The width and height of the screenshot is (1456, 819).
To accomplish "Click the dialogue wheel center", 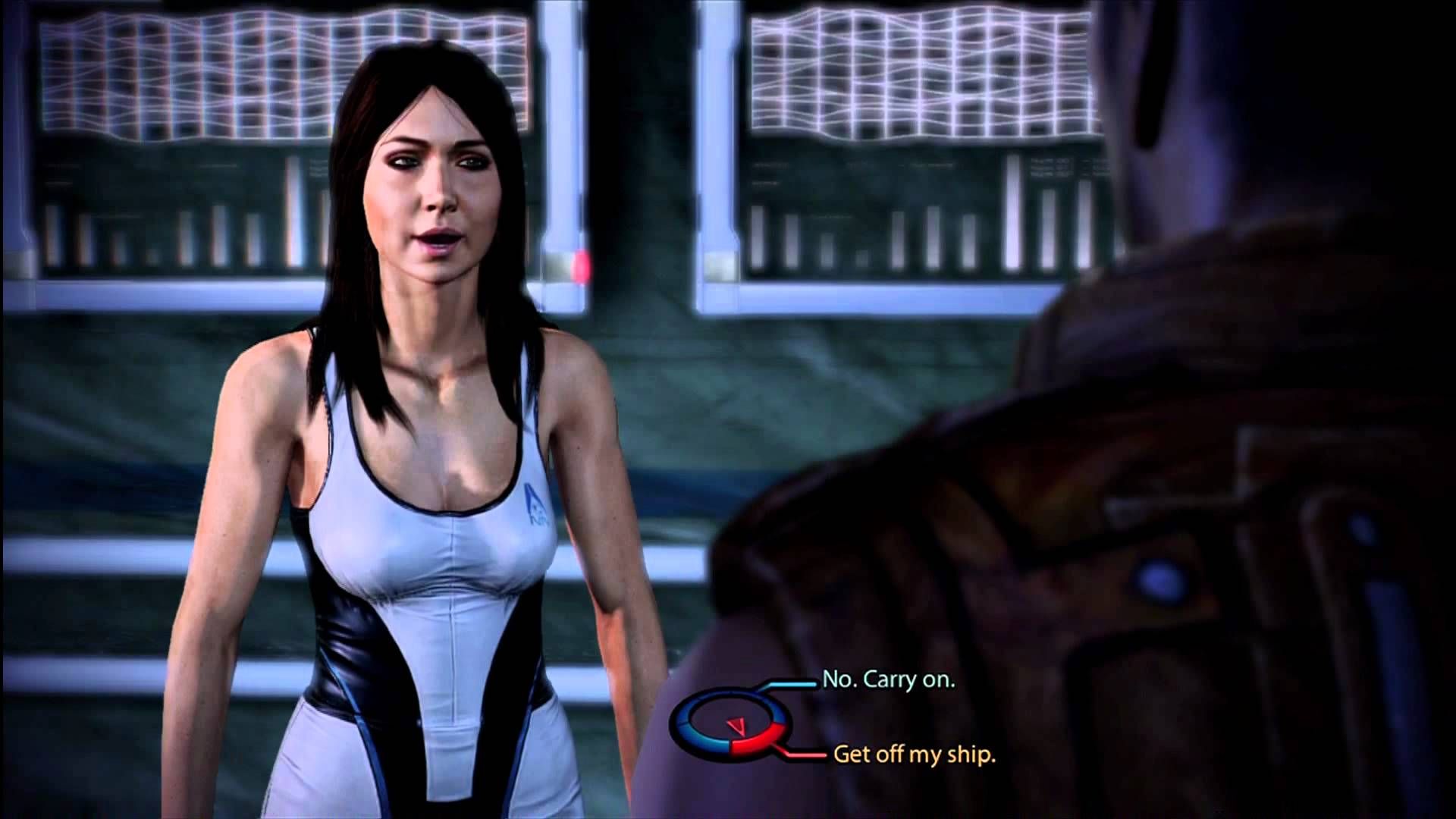I will tap(730, 728).
